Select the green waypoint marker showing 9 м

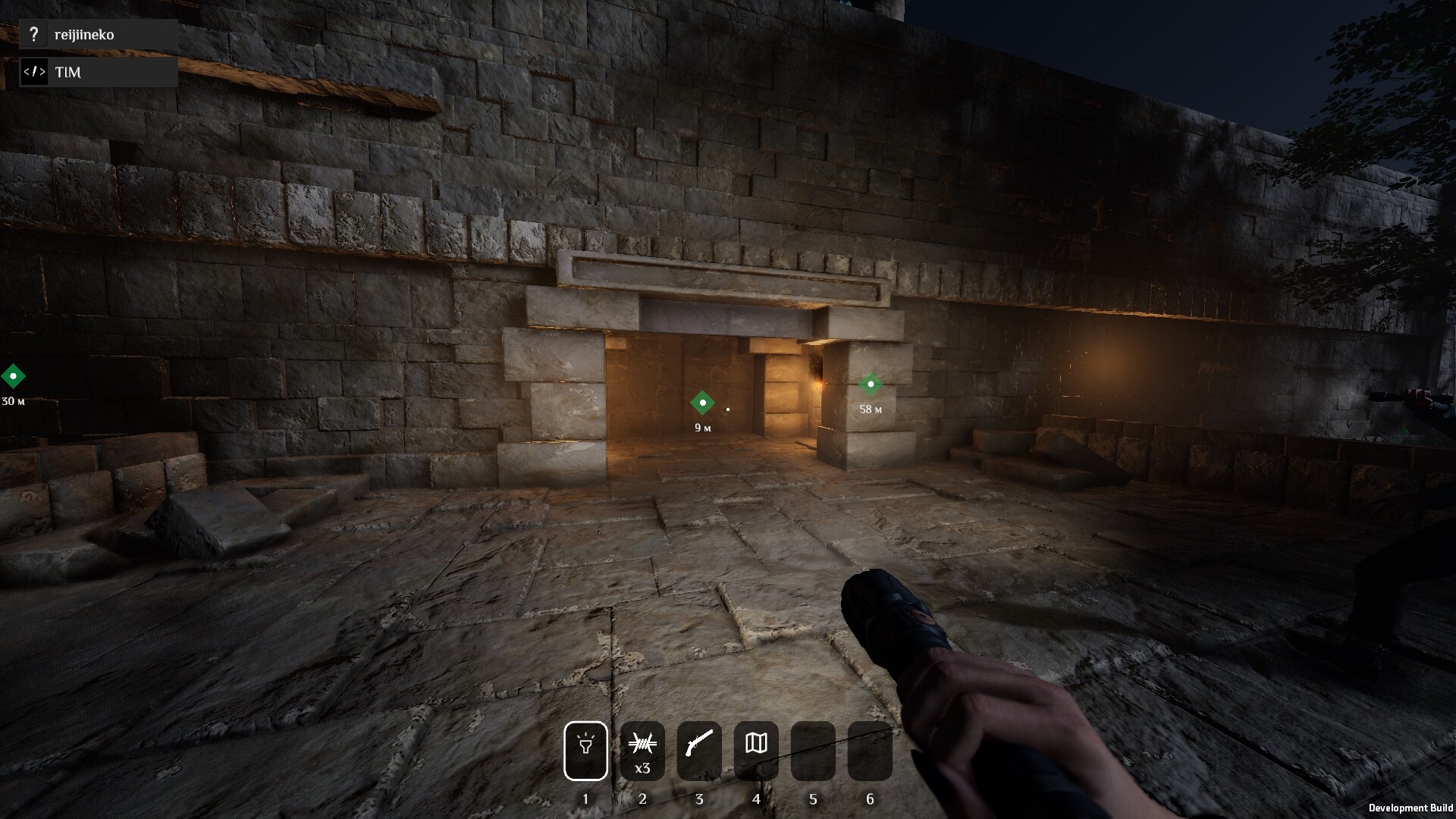click(701, 403)
